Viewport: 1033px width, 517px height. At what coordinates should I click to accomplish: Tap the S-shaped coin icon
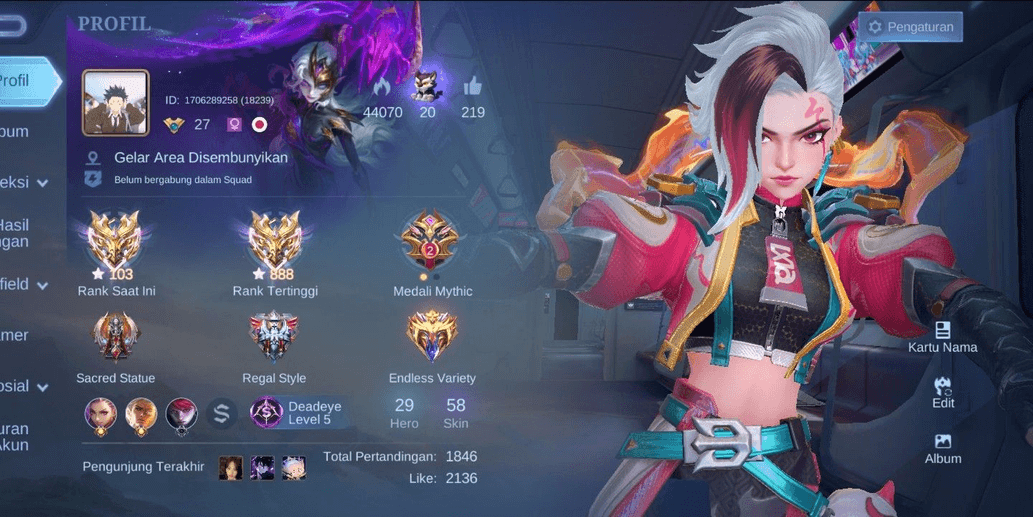(x=220, y=412)
